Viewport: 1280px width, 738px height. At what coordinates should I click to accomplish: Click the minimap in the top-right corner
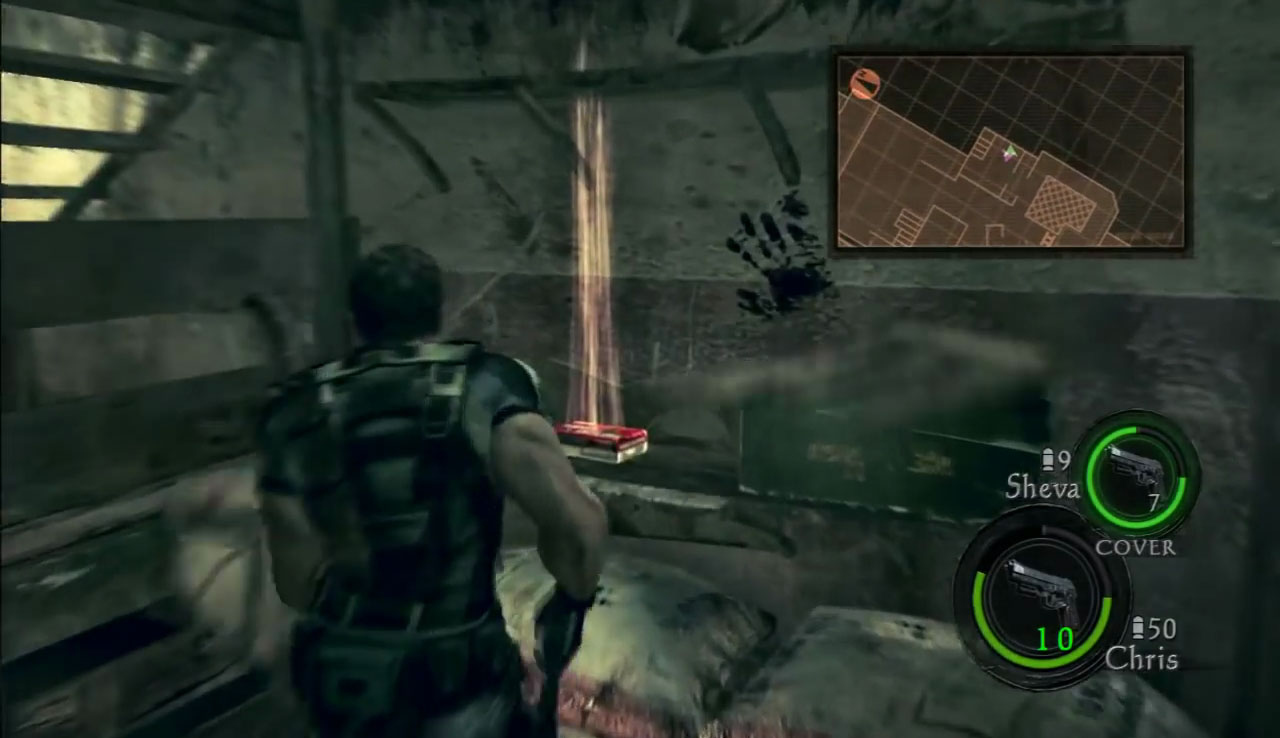point(1010,151)
